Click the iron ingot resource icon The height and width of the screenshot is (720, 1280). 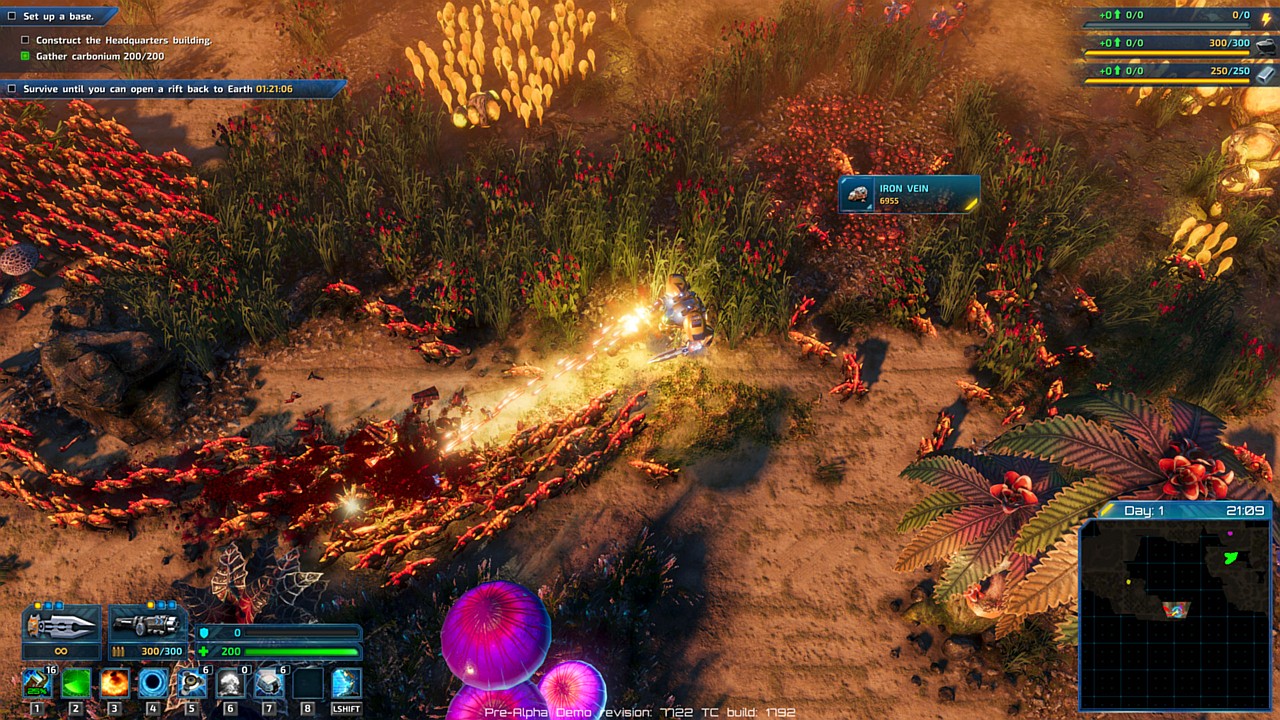(1266, 73)
